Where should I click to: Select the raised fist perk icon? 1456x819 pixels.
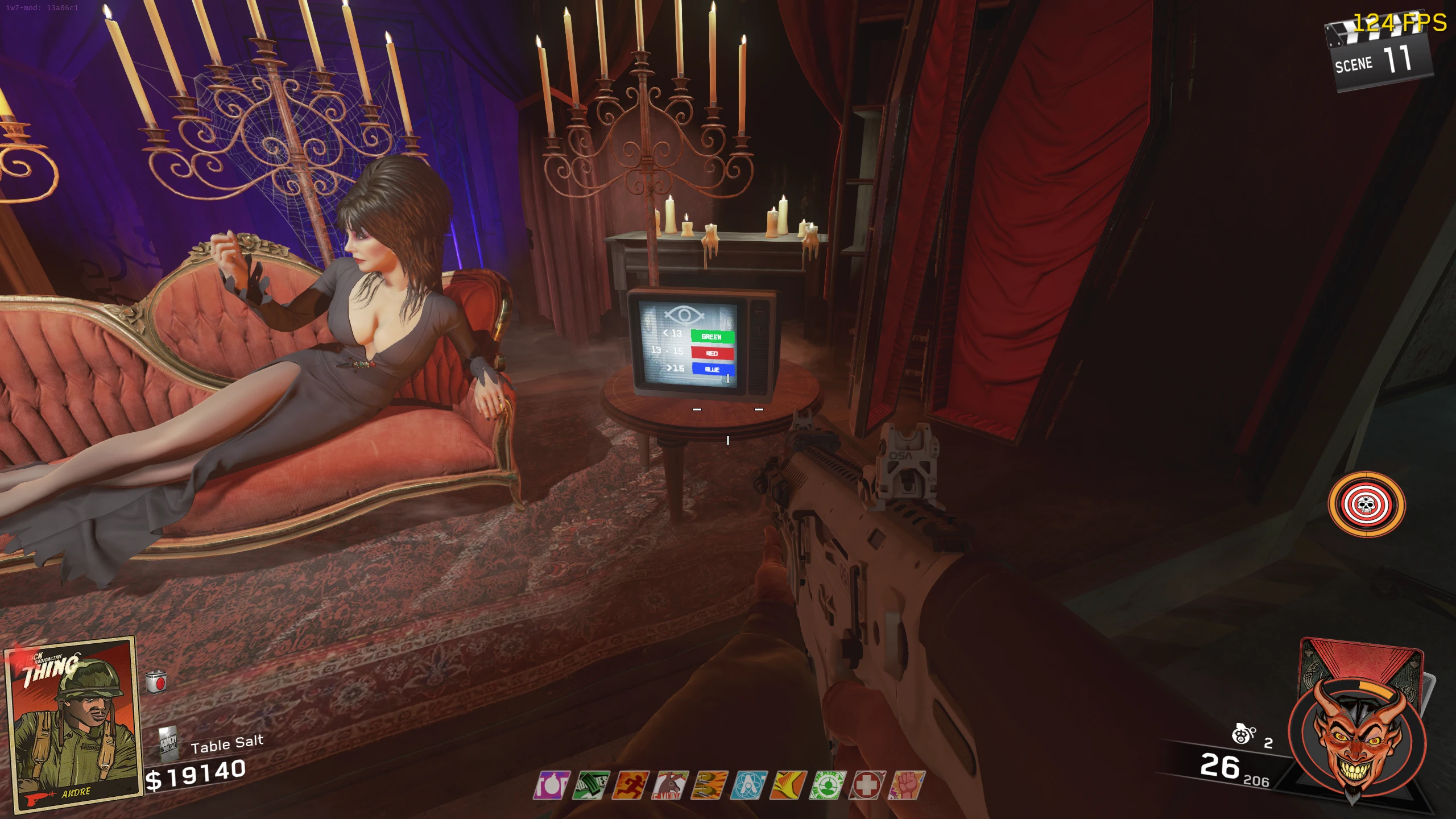907,785
